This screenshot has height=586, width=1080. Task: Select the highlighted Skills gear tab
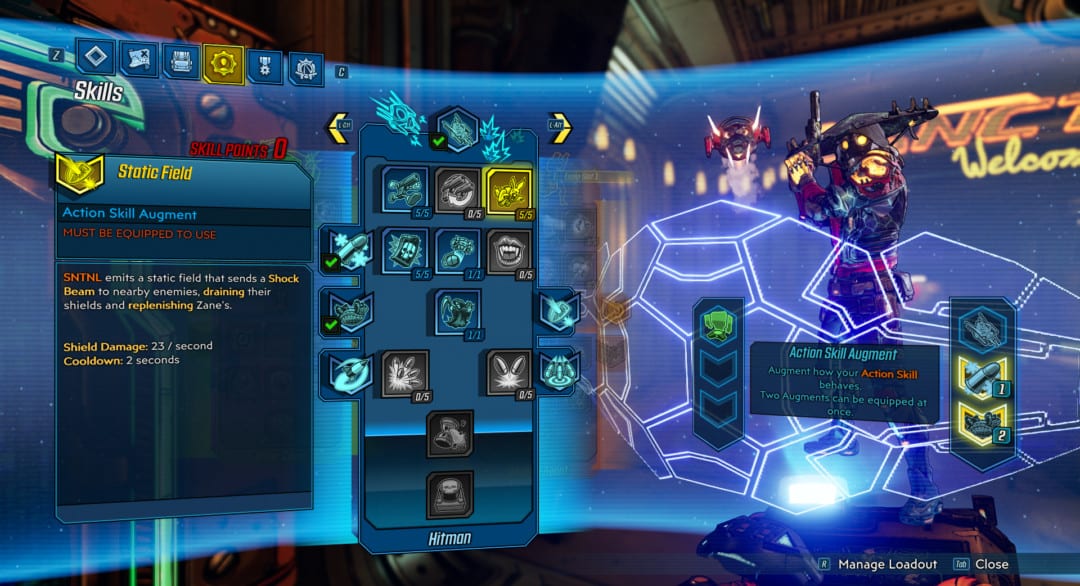coord(222,64)
